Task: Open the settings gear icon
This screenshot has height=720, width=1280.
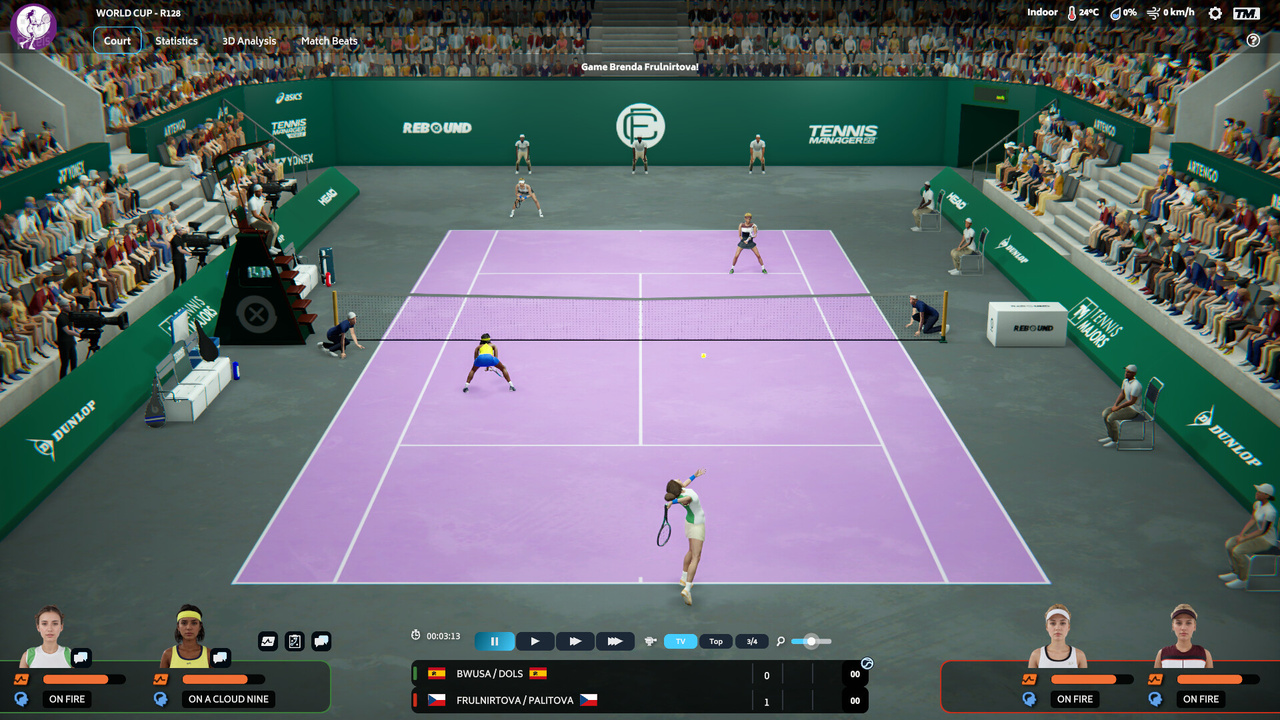Action: pyautogui.click(x=1215, y=13)
